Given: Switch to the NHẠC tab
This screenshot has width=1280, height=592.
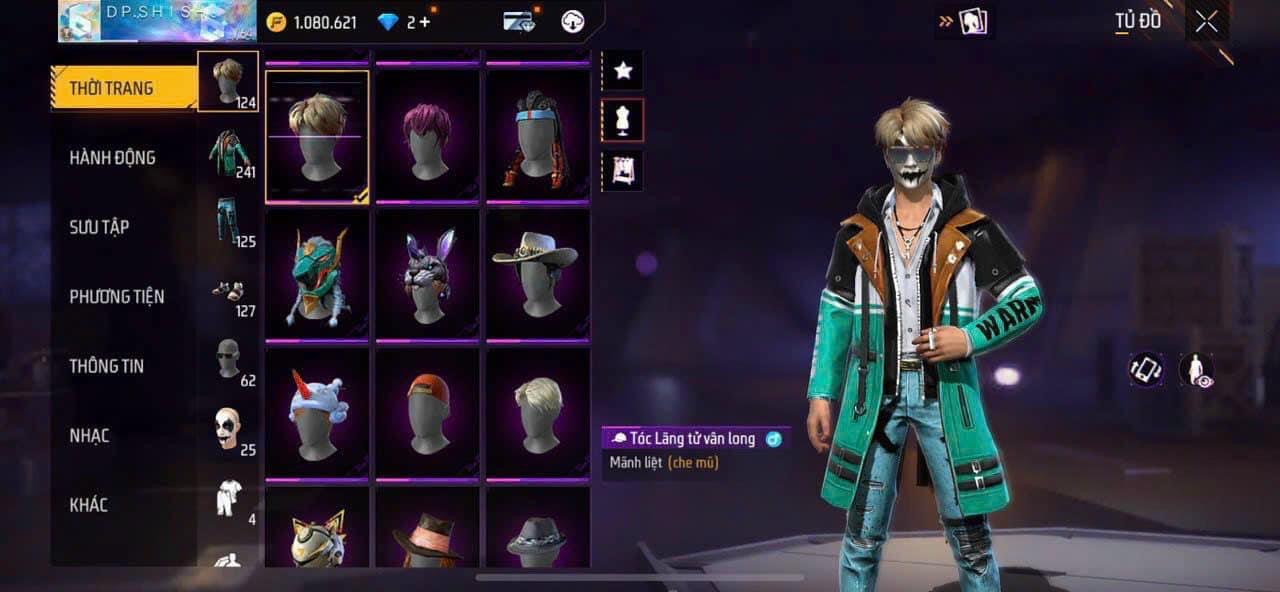Looking at the screenshot, I should (89, 436).
